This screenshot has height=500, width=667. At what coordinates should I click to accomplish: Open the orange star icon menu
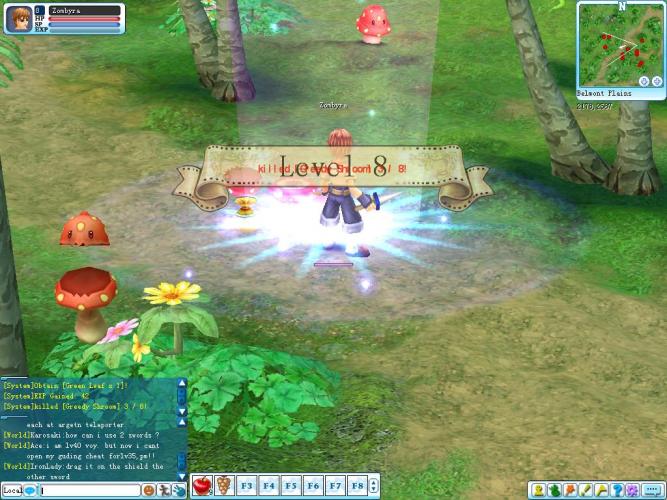coord(570,490)
